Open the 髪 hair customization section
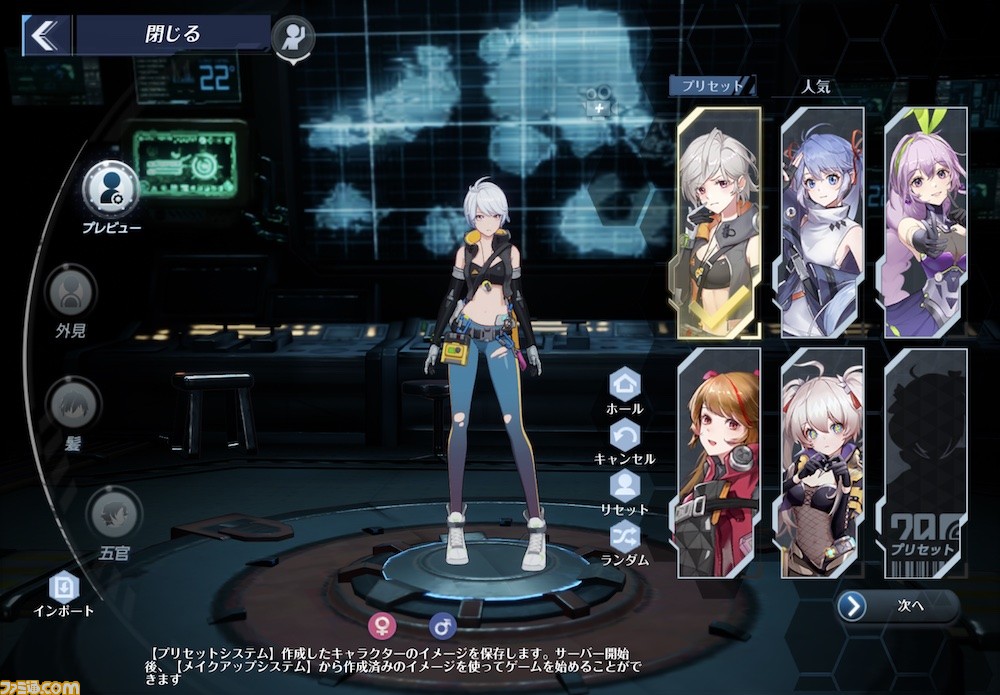 (72, 403)
